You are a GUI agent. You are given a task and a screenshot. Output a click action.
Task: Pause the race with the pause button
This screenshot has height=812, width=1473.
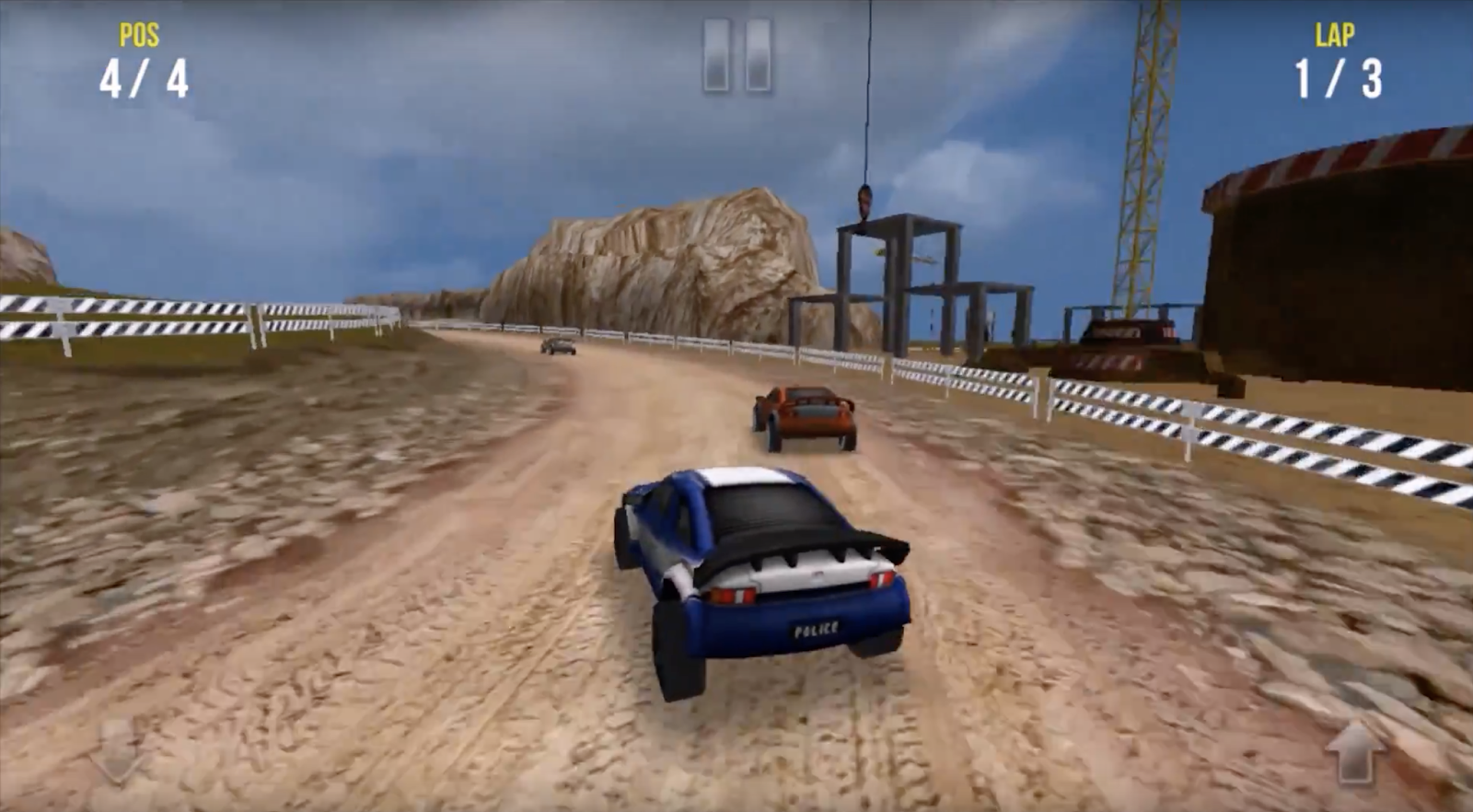pyautogui.click(x=736, y=56)
